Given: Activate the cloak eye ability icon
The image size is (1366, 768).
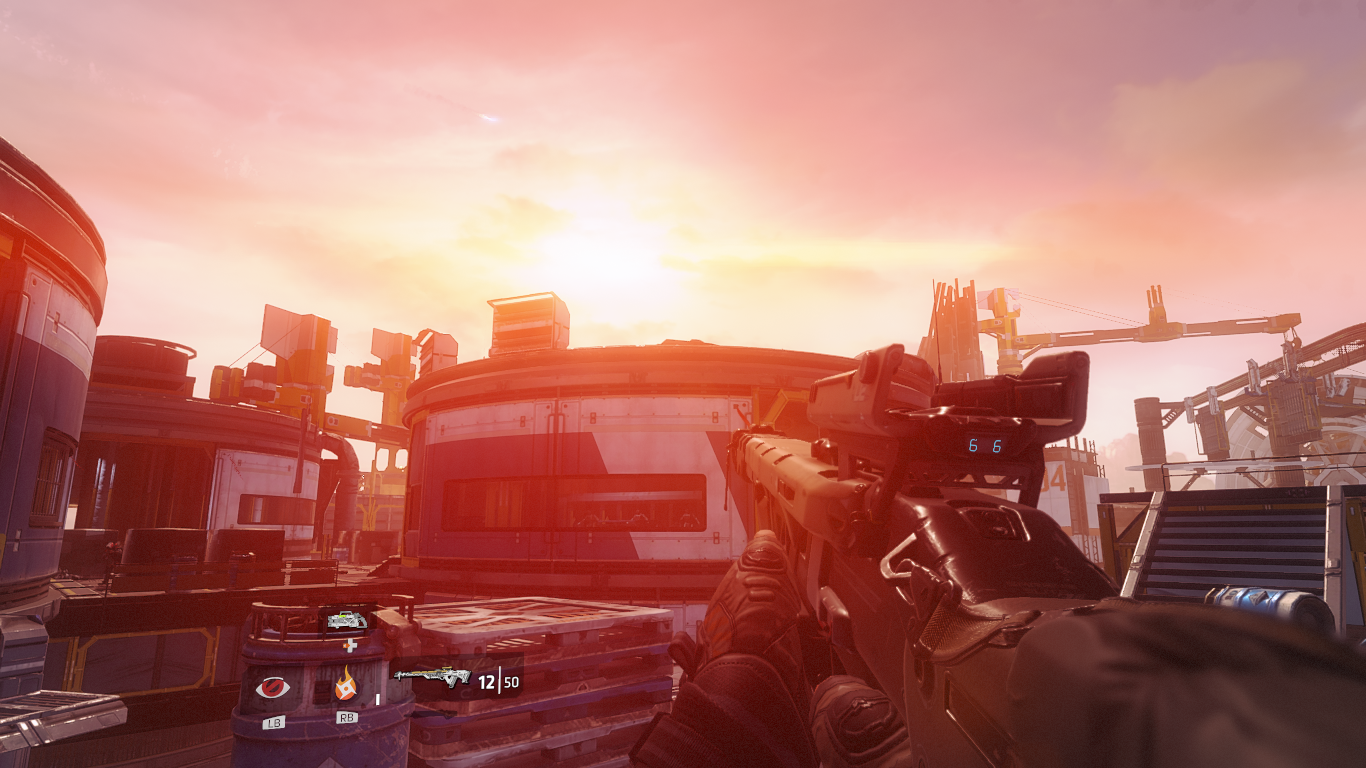Looking at the screenshot, I should click(x=272, y=687).
